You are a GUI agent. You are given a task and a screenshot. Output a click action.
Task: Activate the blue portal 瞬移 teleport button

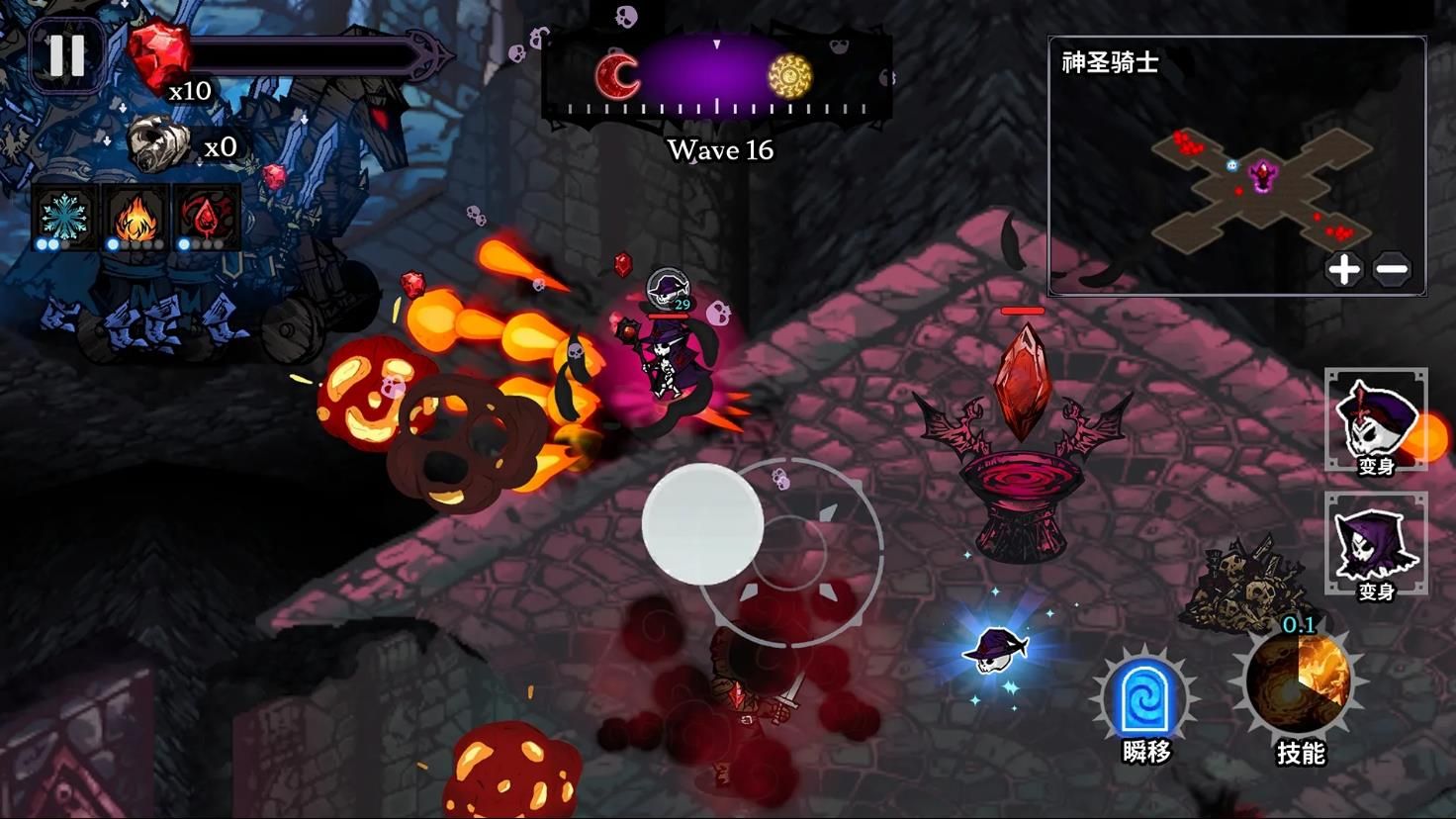click(1145, 698)
